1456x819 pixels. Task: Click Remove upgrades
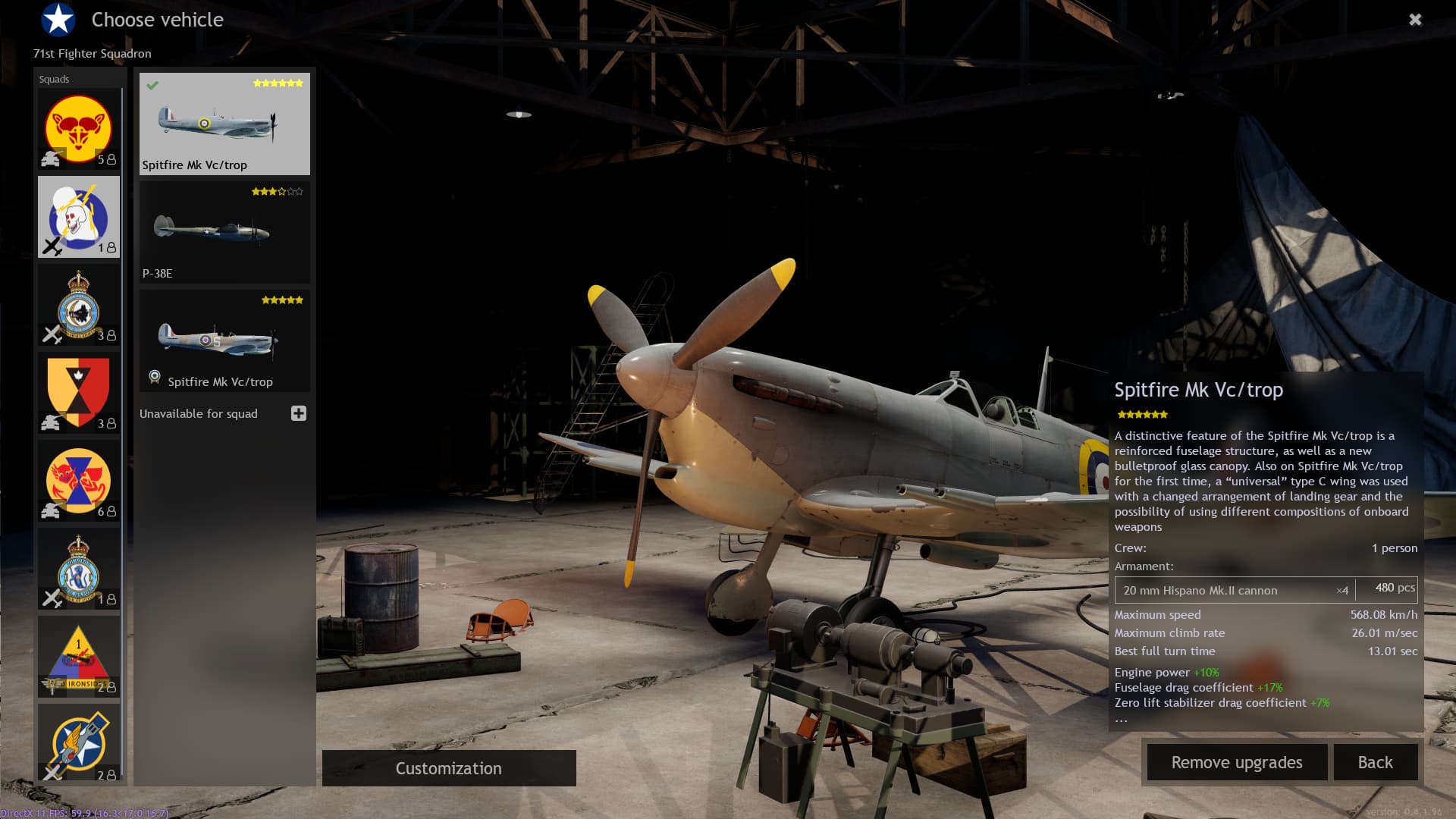pos(1236,762)
